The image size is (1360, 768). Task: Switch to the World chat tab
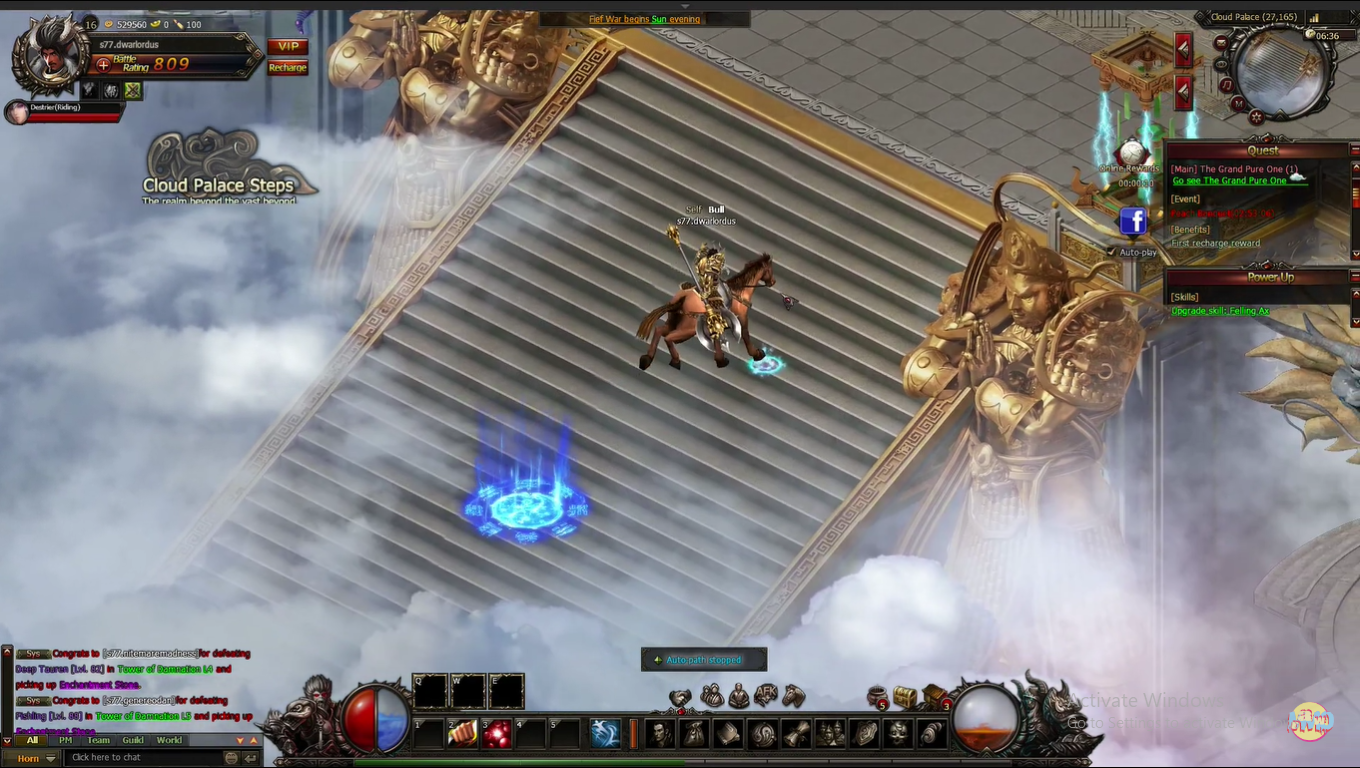click(168, 741)
